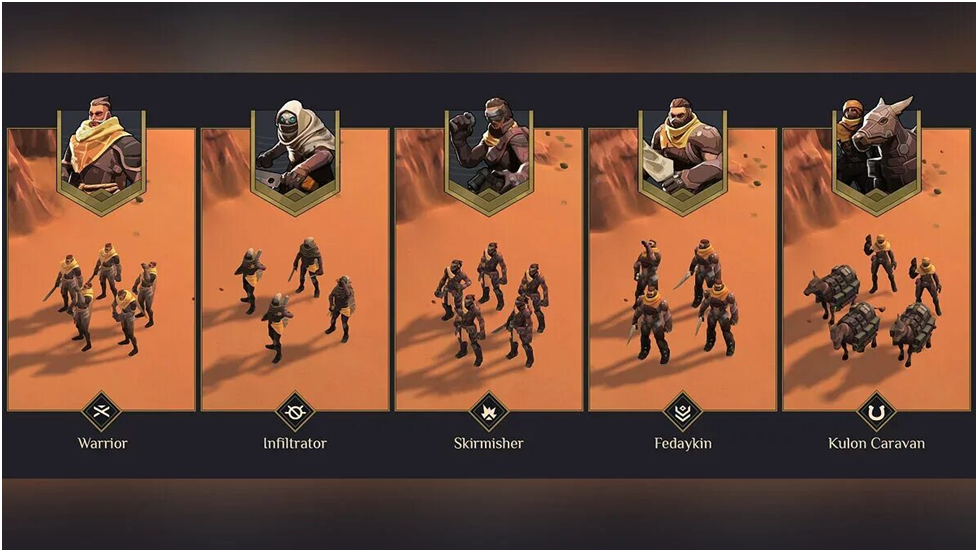Open the Kulon beast portrait
This screenshot has width=978, height=552.
click(877, 150)
